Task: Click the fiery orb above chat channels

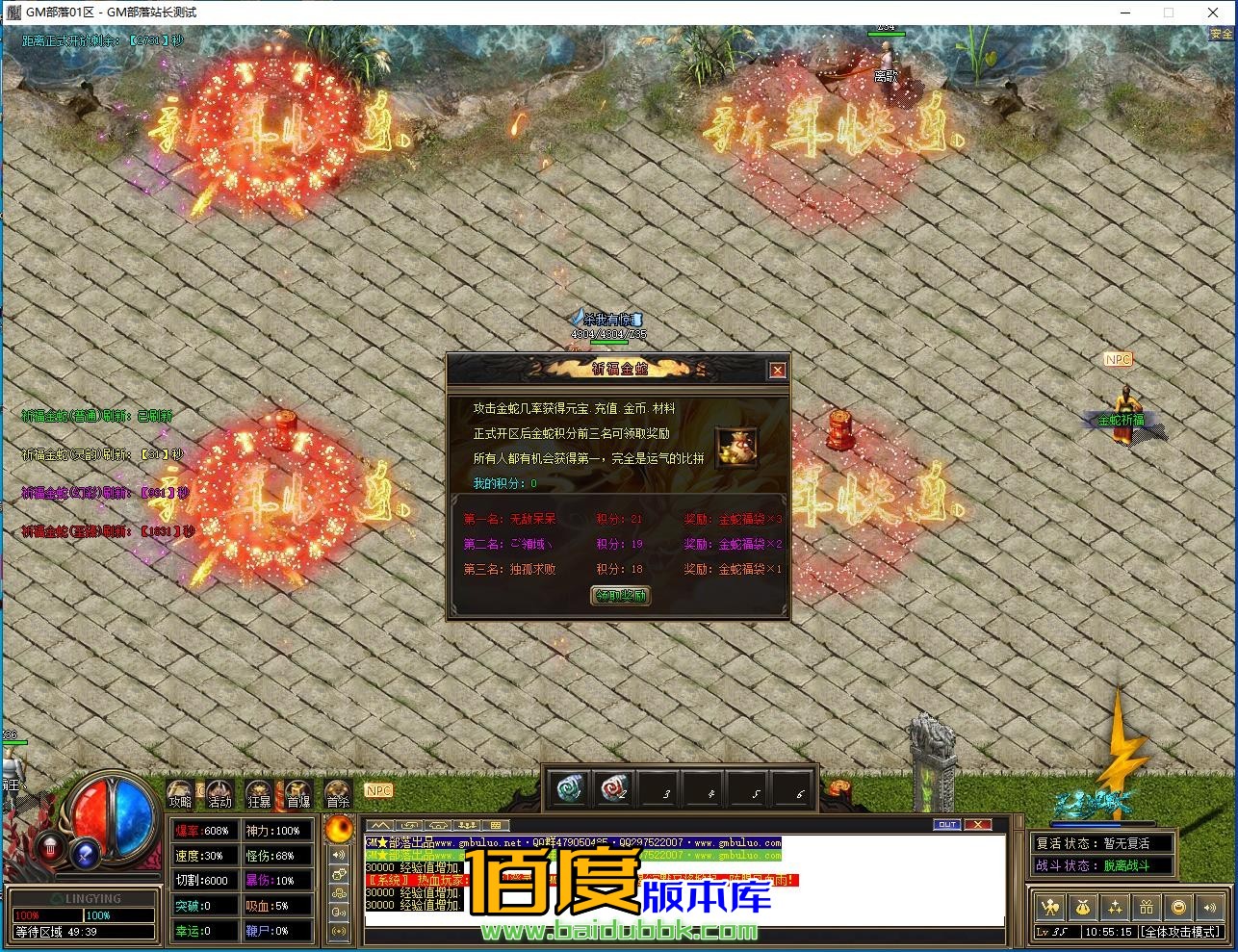Action: click(340, 829)
